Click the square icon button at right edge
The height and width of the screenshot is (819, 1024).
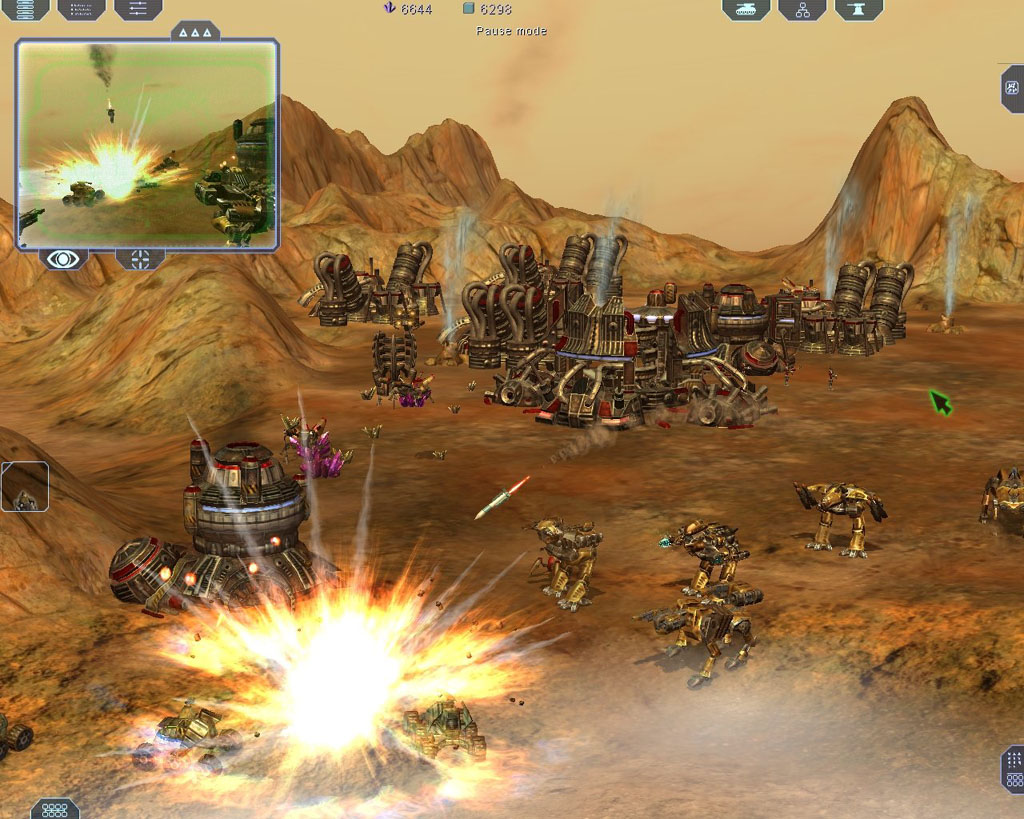point(1012,88)
